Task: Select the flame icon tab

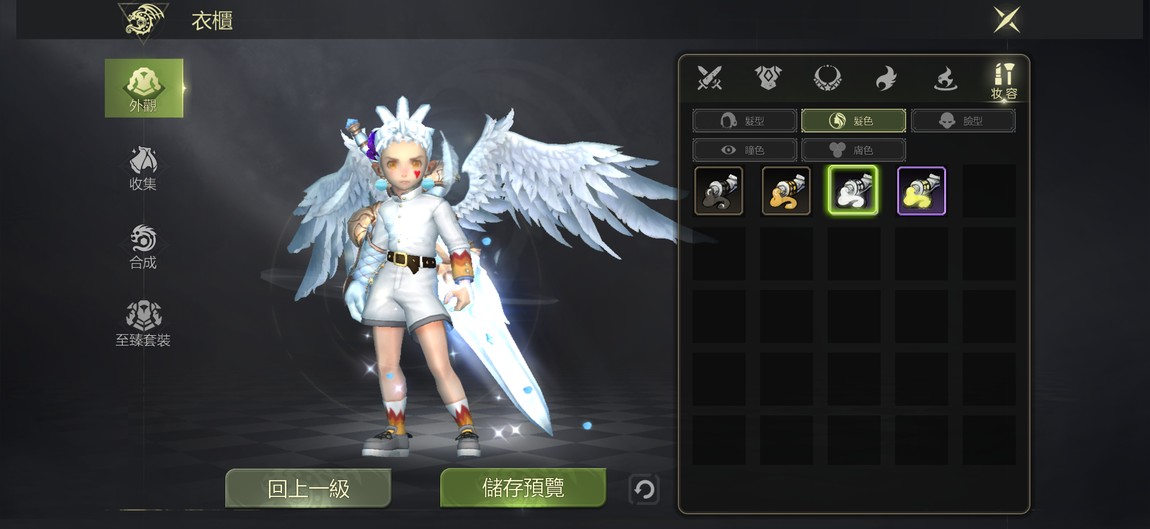Action: [886, 77]
